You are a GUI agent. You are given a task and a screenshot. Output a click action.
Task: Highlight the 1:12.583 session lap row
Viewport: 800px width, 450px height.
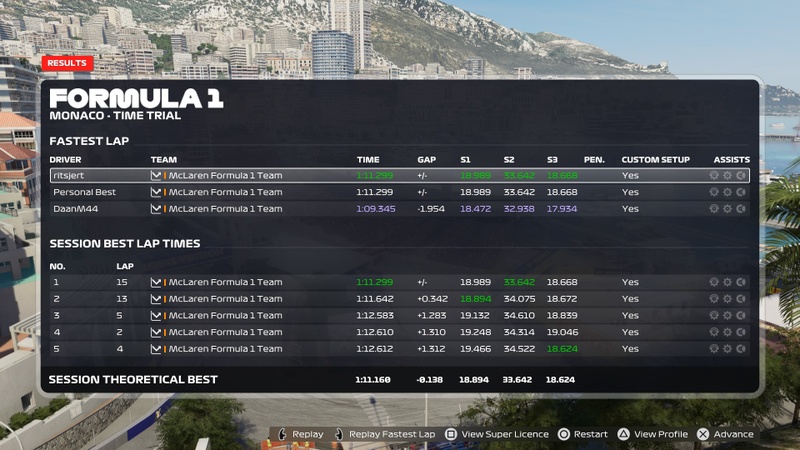(x=400, y=316)
